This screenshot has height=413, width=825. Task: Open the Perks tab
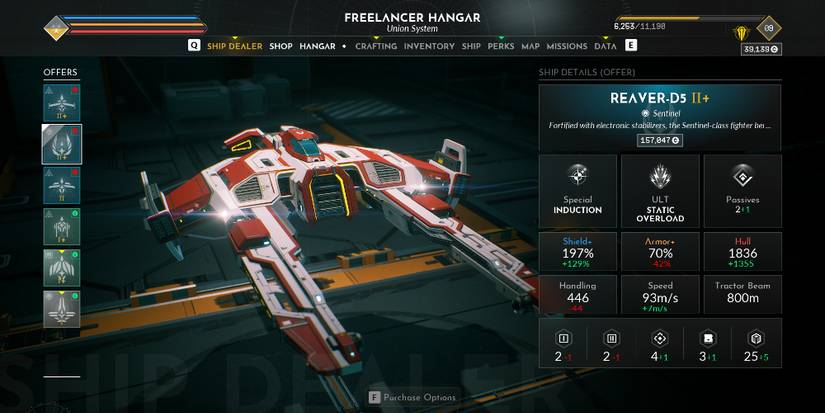click(x=501, y=46)
